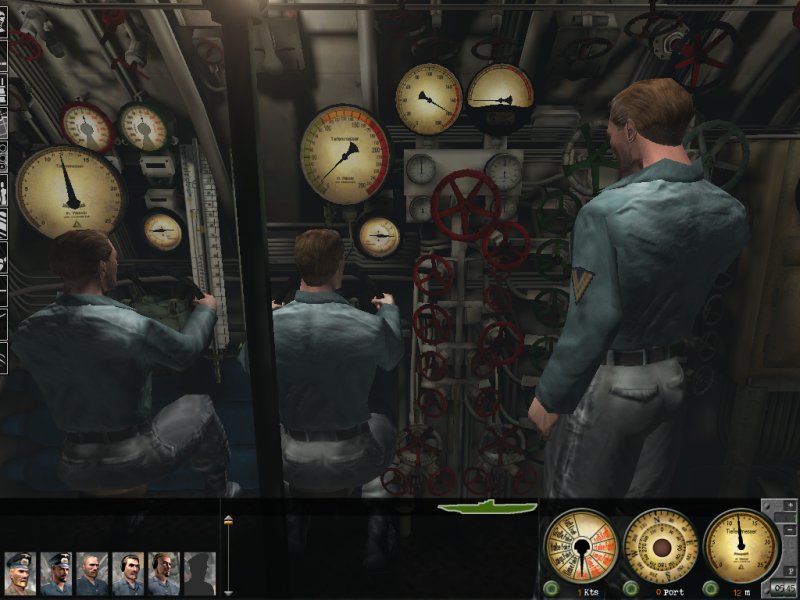Viewport: 800px width, 600px height.
Task: Select the bearded officer portrait wearing a cap
Action: pyautogui.click(x=56, y=573)
